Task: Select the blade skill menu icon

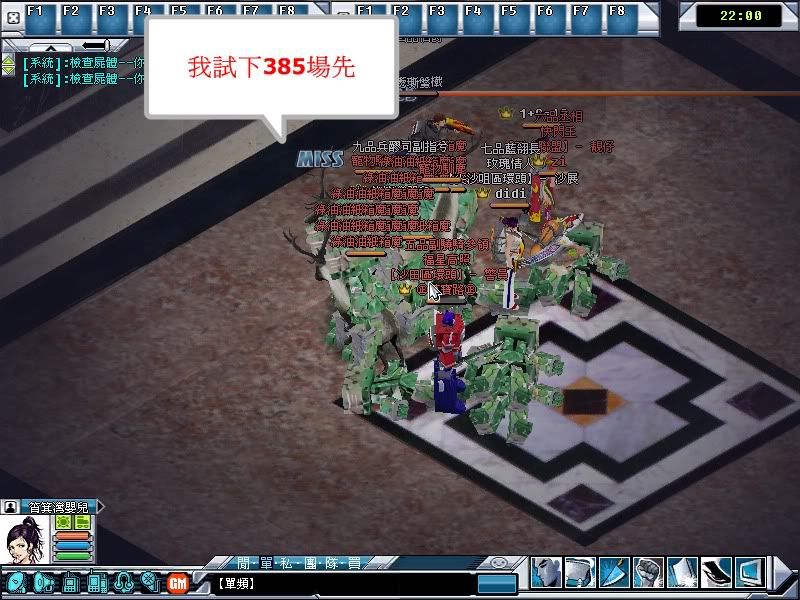Action: point(614,571)
